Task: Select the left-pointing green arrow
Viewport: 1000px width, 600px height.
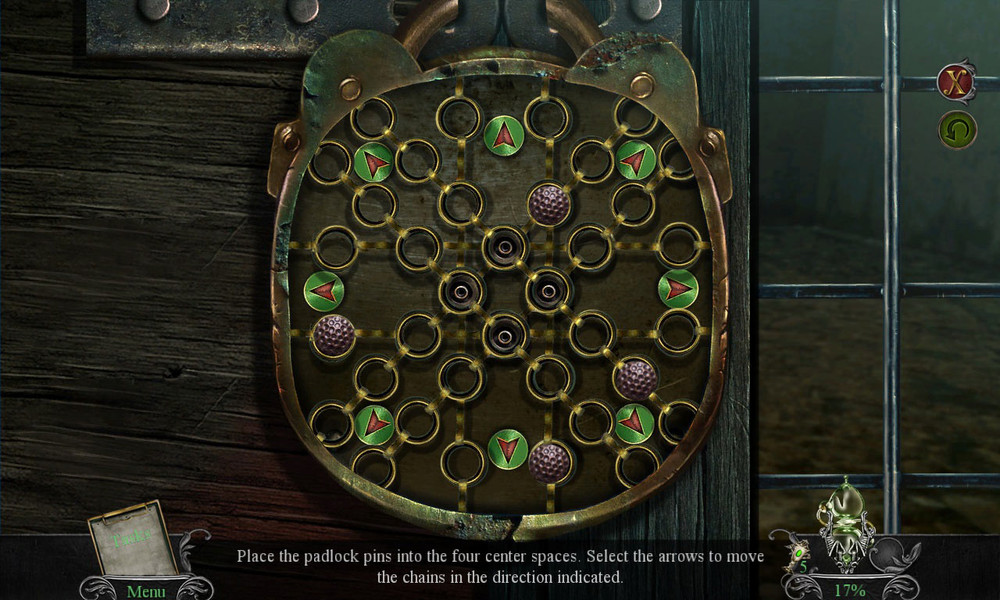Action: click(x=324, y=290)
